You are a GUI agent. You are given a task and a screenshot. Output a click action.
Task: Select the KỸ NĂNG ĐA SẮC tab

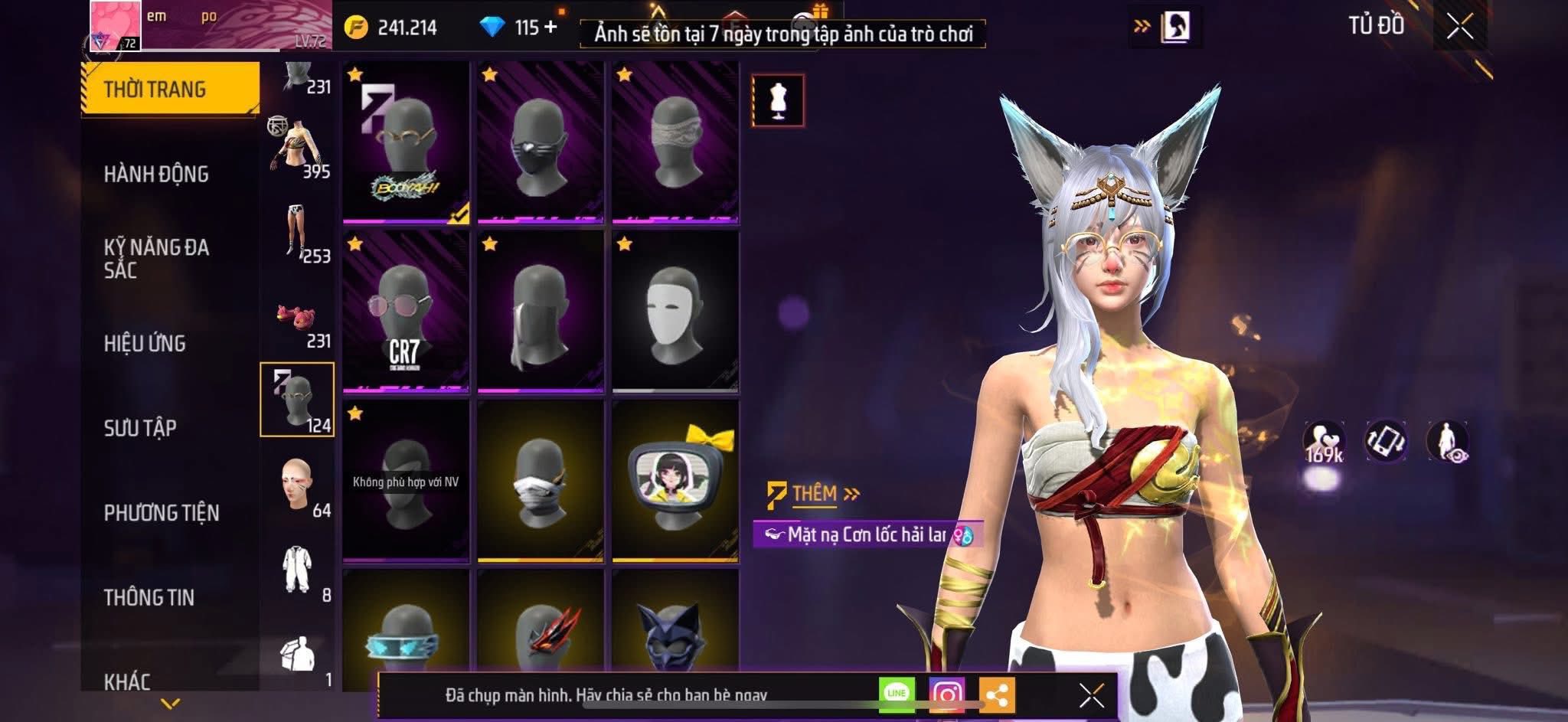click(x=156, y=258)
